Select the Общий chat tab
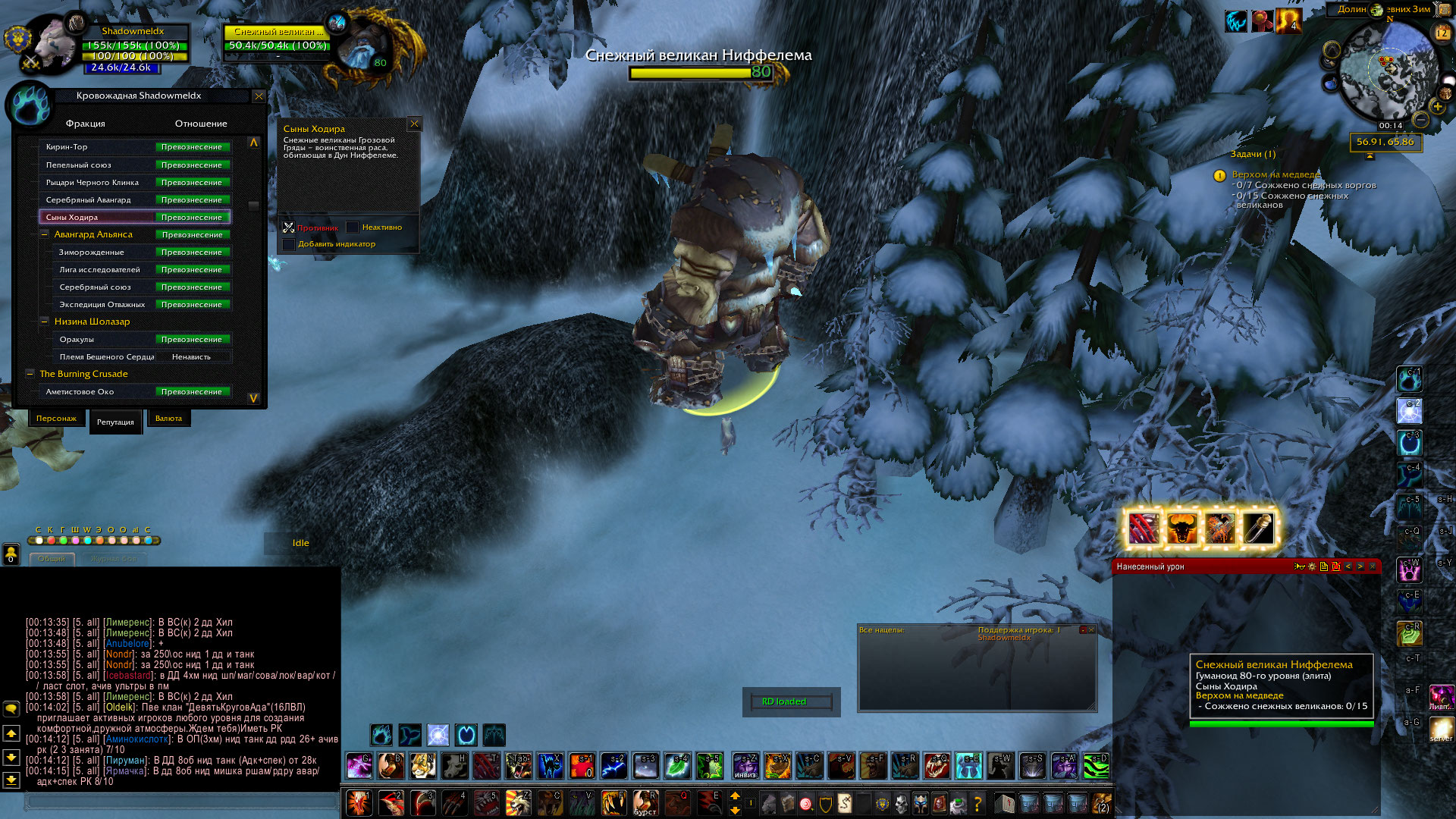Viewport: 1456px width, 819px height. (52, 559)
